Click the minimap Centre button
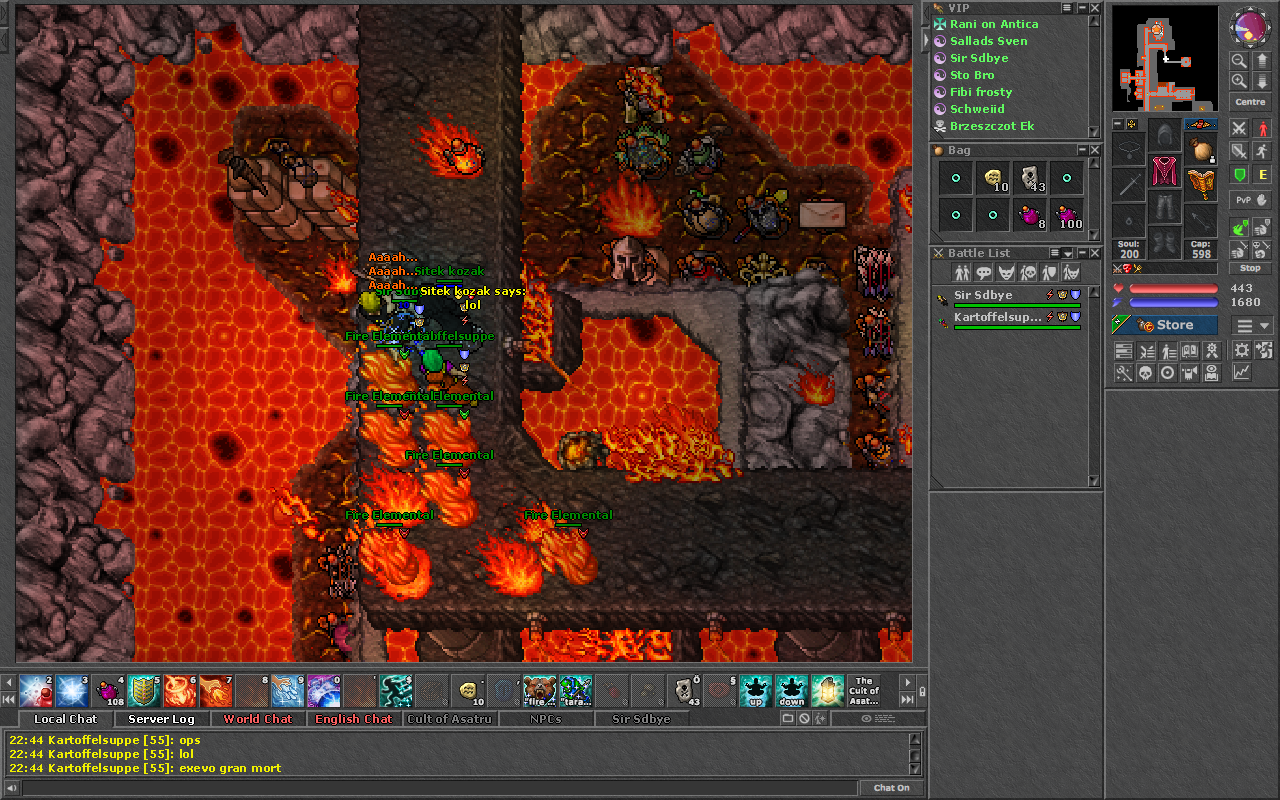 point(1250,102)
